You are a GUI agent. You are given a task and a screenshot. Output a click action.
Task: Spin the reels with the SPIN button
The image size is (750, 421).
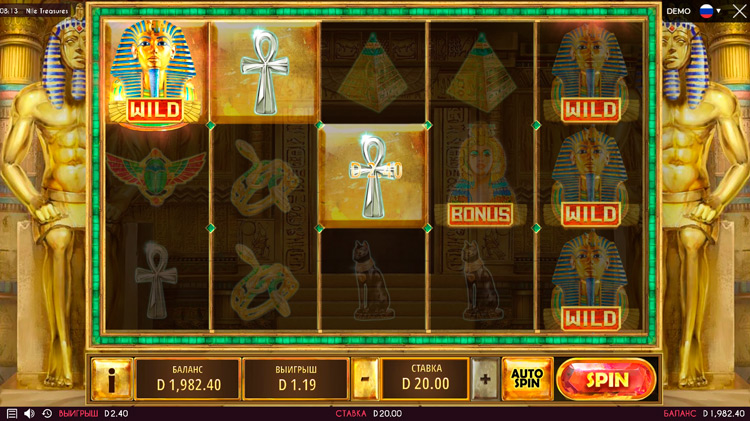click(606, 379)
